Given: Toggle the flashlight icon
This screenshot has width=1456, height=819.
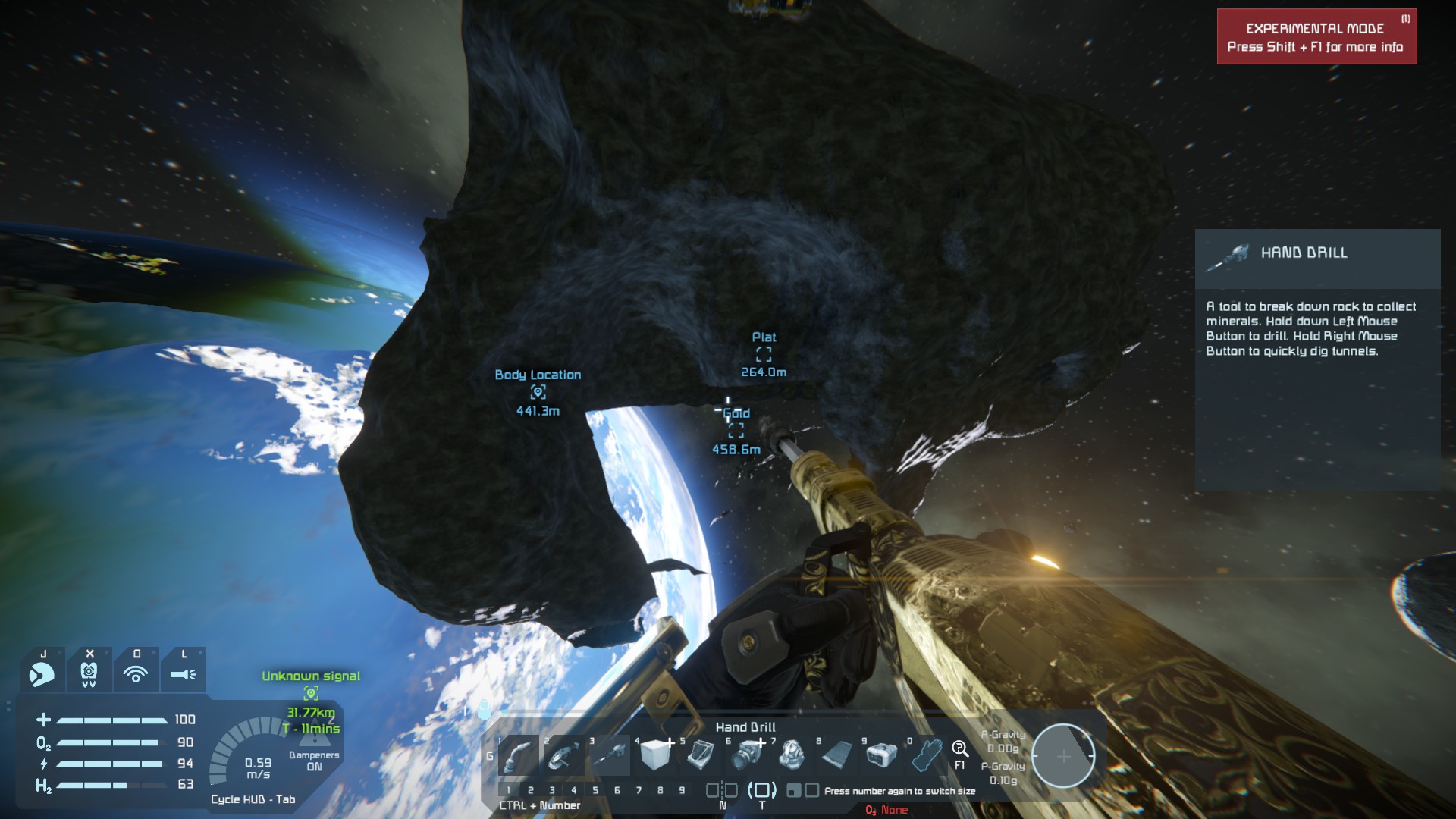Looking at the screenshot, I should pos(183,673).
